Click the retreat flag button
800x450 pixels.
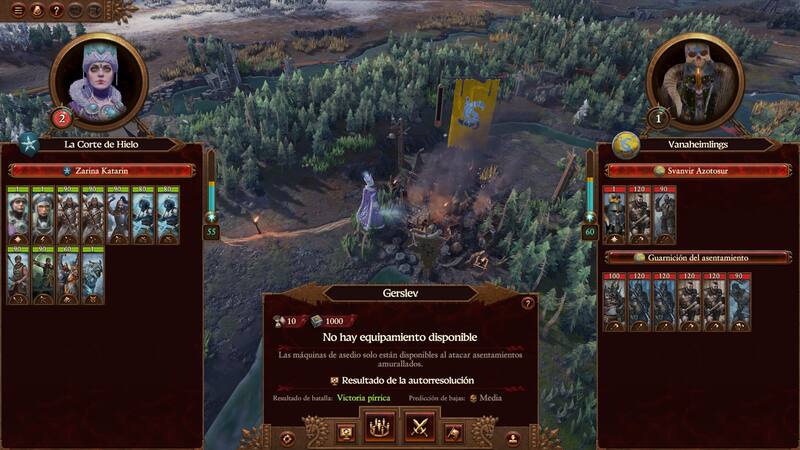point(453,432)
